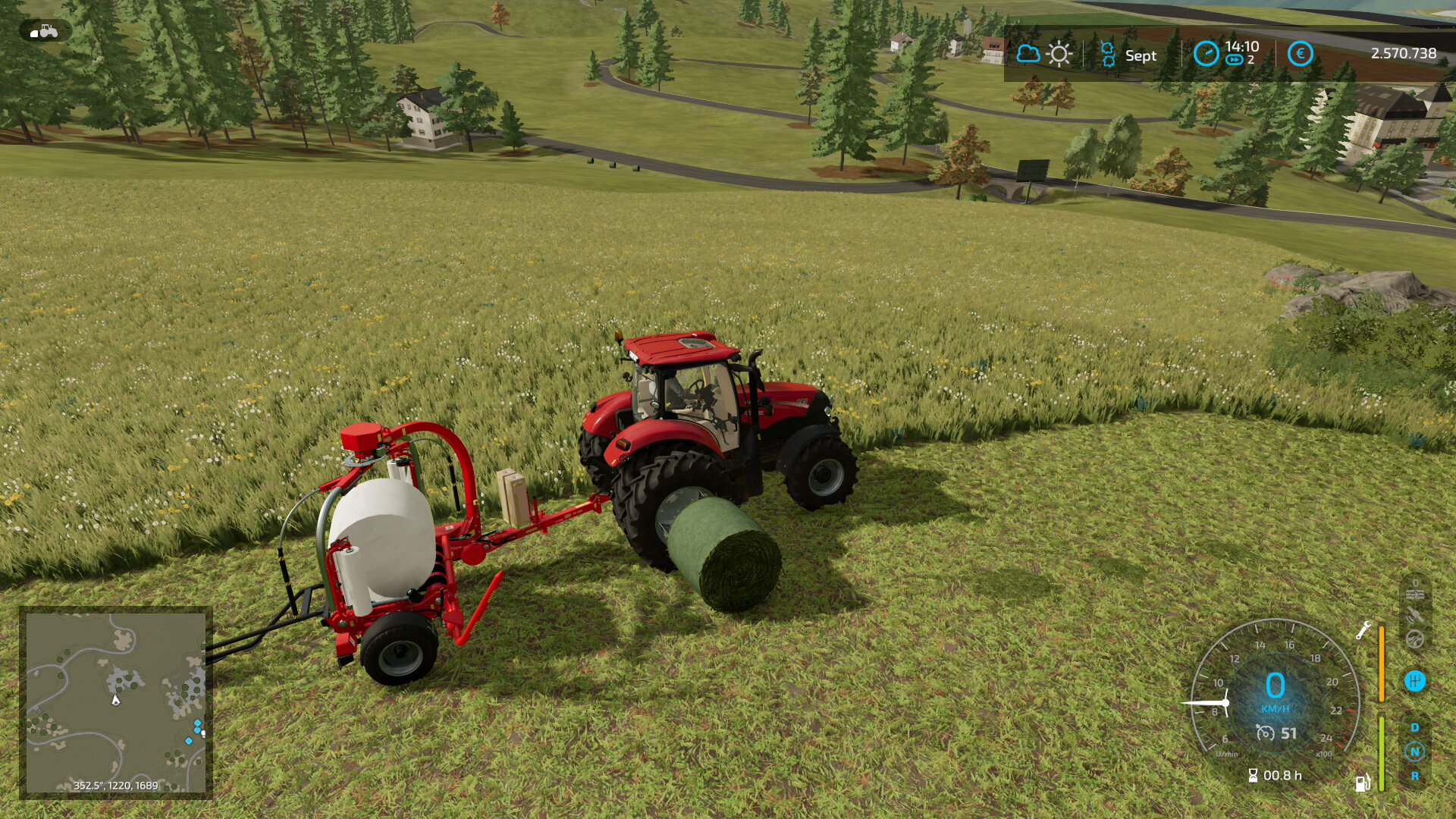
Task: Check the cloud and sun weather icon
Action: (1043, 54)
